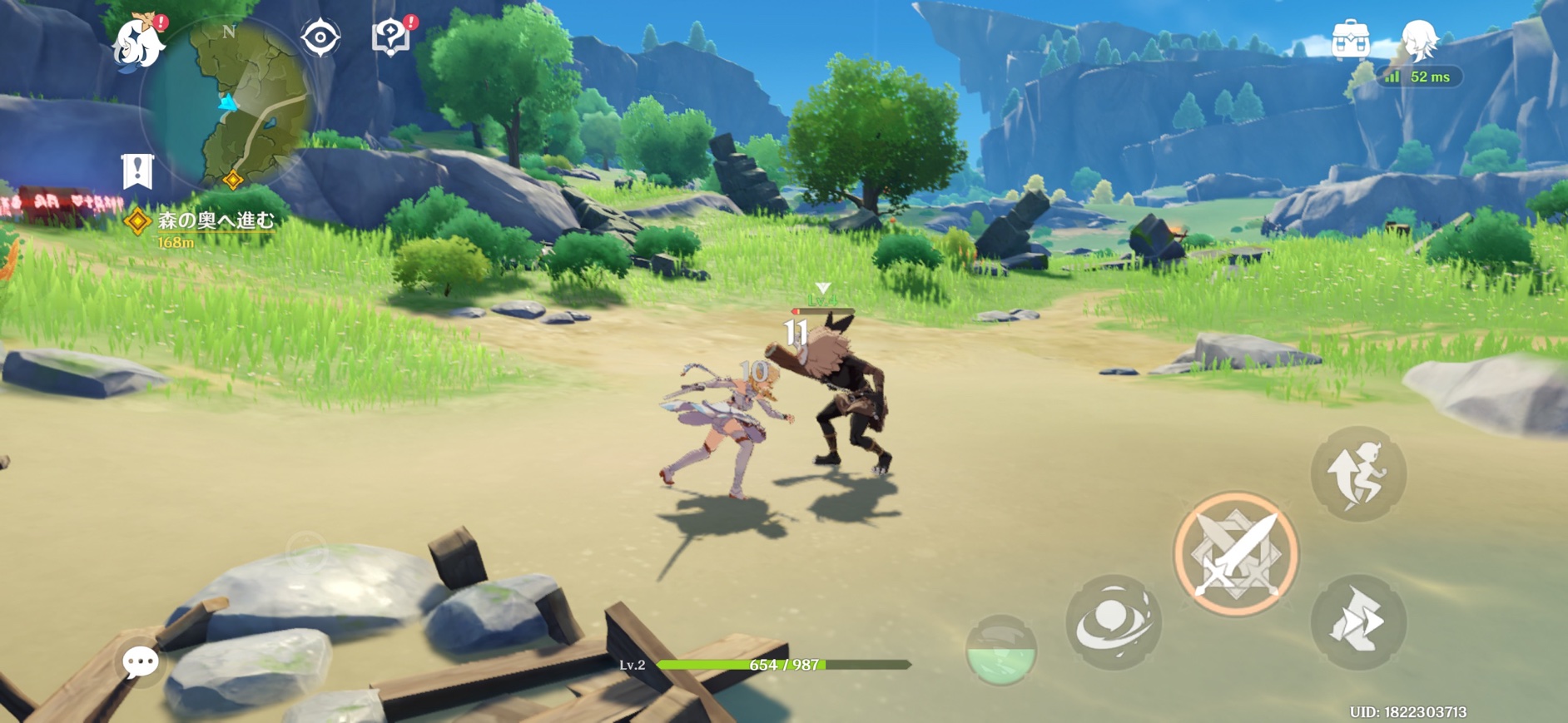Activate the elemental sight eye icon
This screenshot has height=723, width=1568.
pyautogui.click(x=320, y=38)
